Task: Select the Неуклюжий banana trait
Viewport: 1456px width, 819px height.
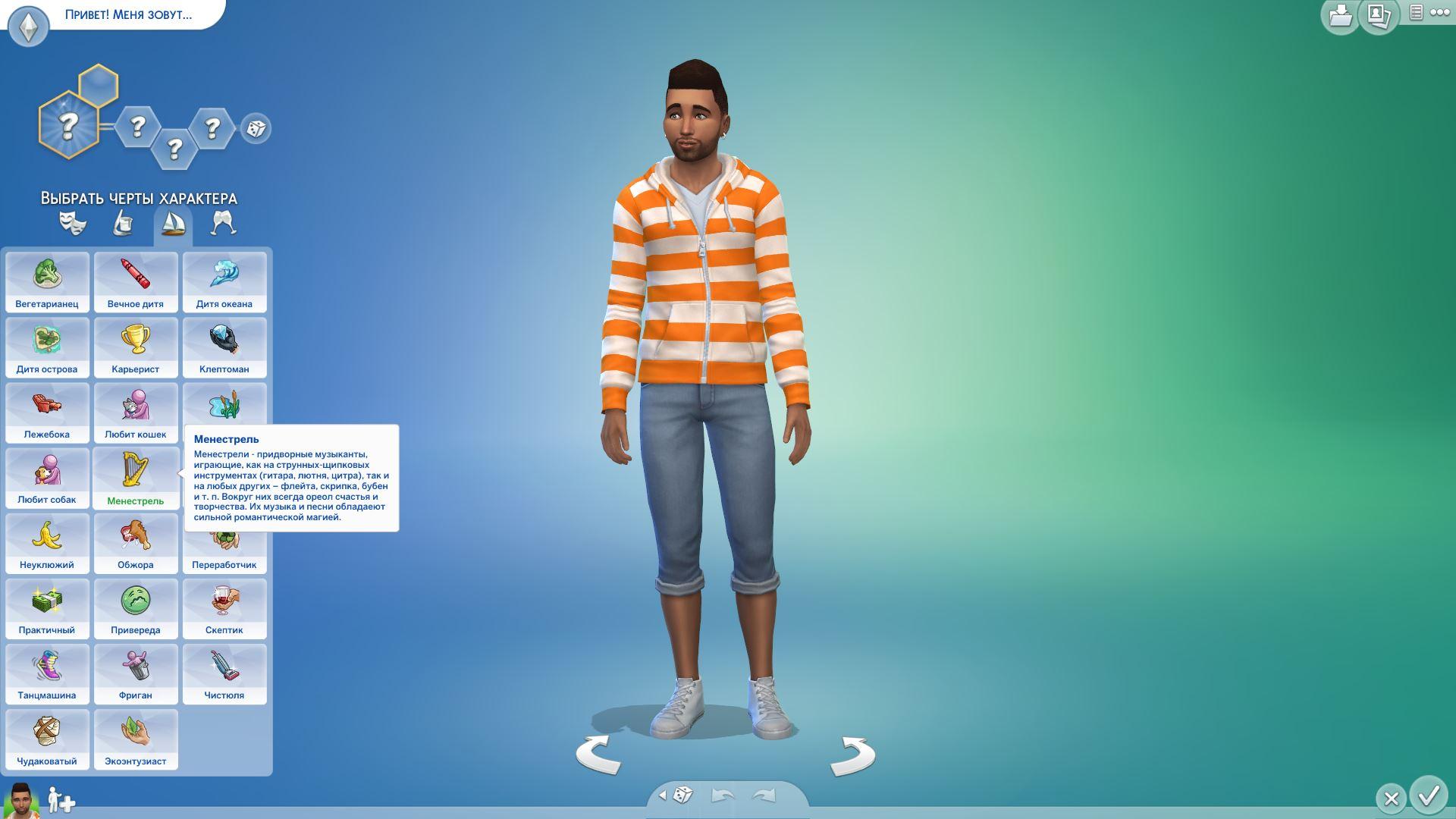Action: tap(47, 542)
